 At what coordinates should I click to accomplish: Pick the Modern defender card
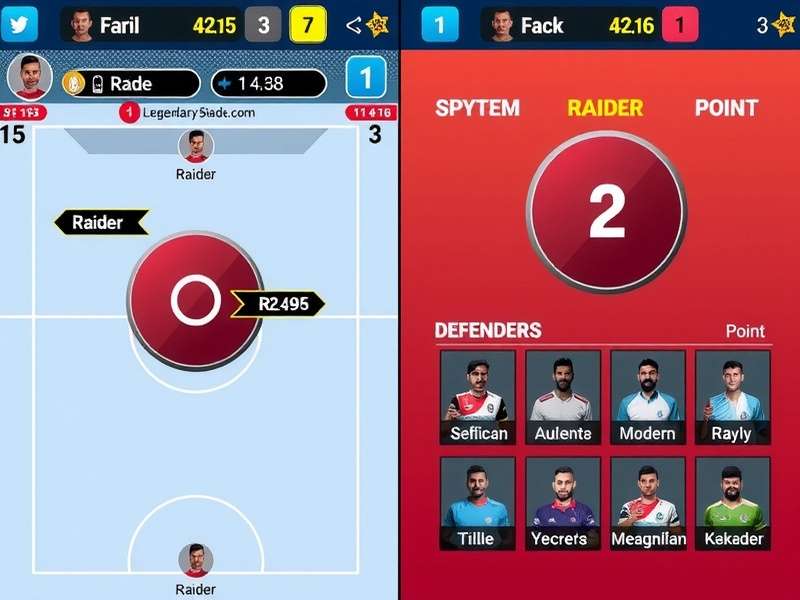click(648, 396)
